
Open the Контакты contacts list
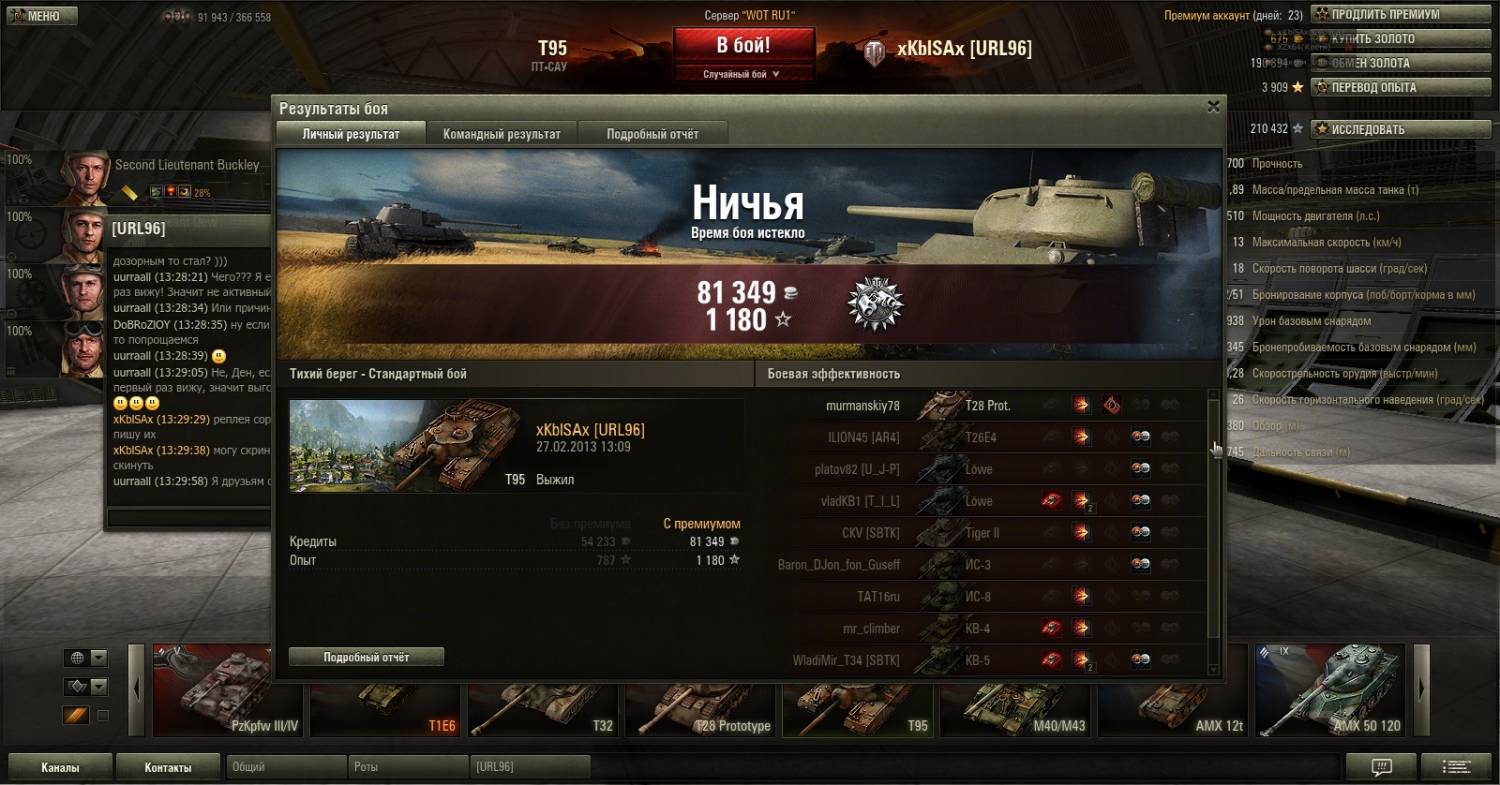point(168,768)
